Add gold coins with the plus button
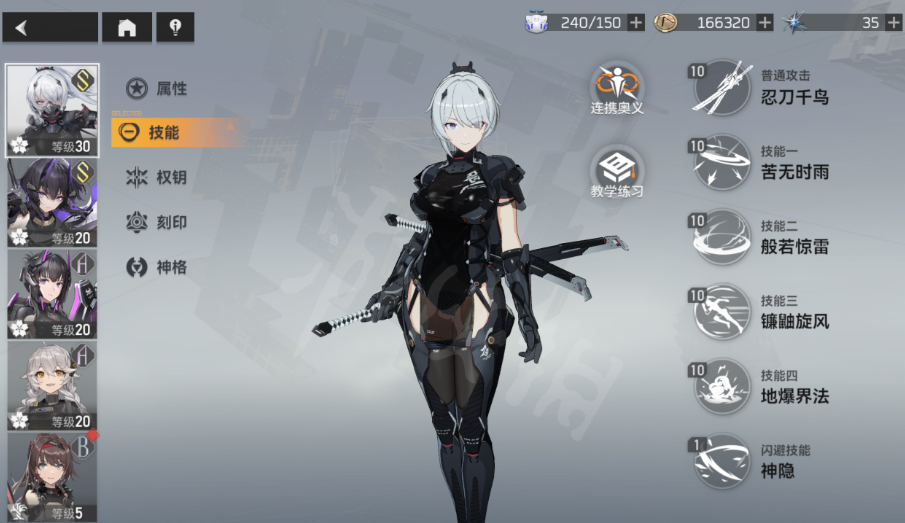Image resolution: width=905 pixels, height=523 pixels. [765, 22]
